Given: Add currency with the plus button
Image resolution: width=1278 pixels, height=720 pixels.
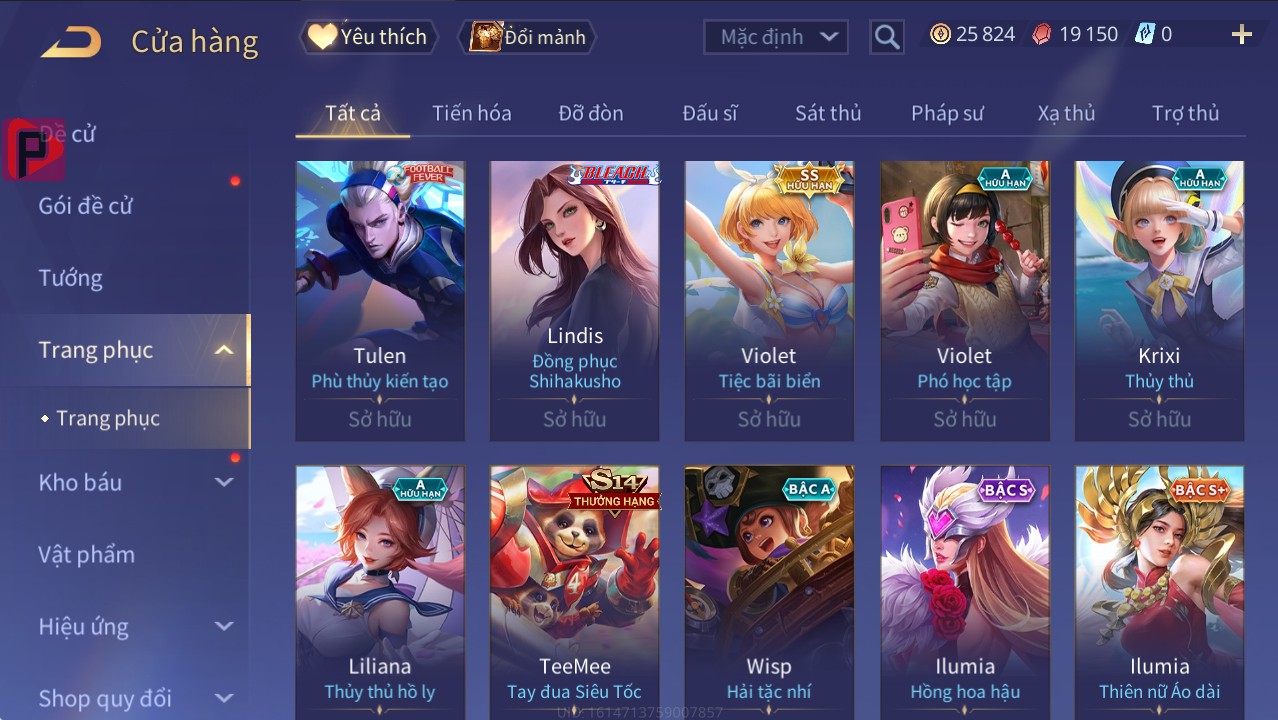Looking at the screenshot, I should point(1241,35).
